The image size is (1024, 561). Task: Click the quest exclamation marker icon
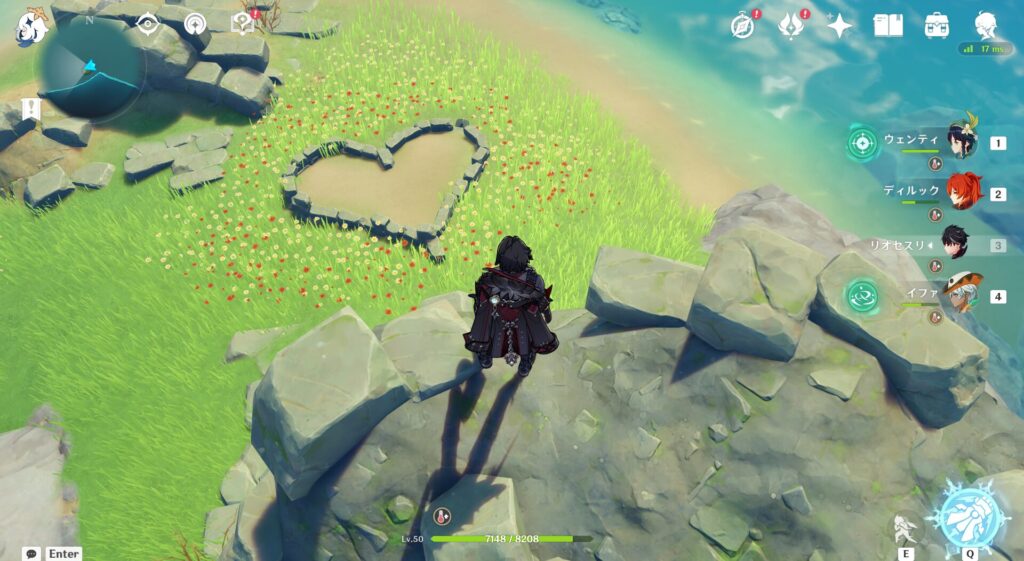click(30, 108)
